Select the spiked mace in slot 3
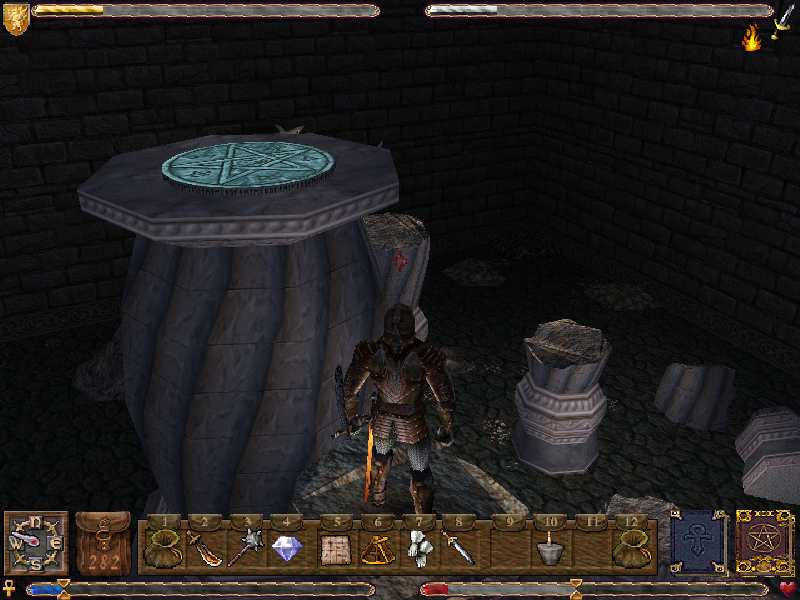The image size is (800, 600). tap(245, 548)
